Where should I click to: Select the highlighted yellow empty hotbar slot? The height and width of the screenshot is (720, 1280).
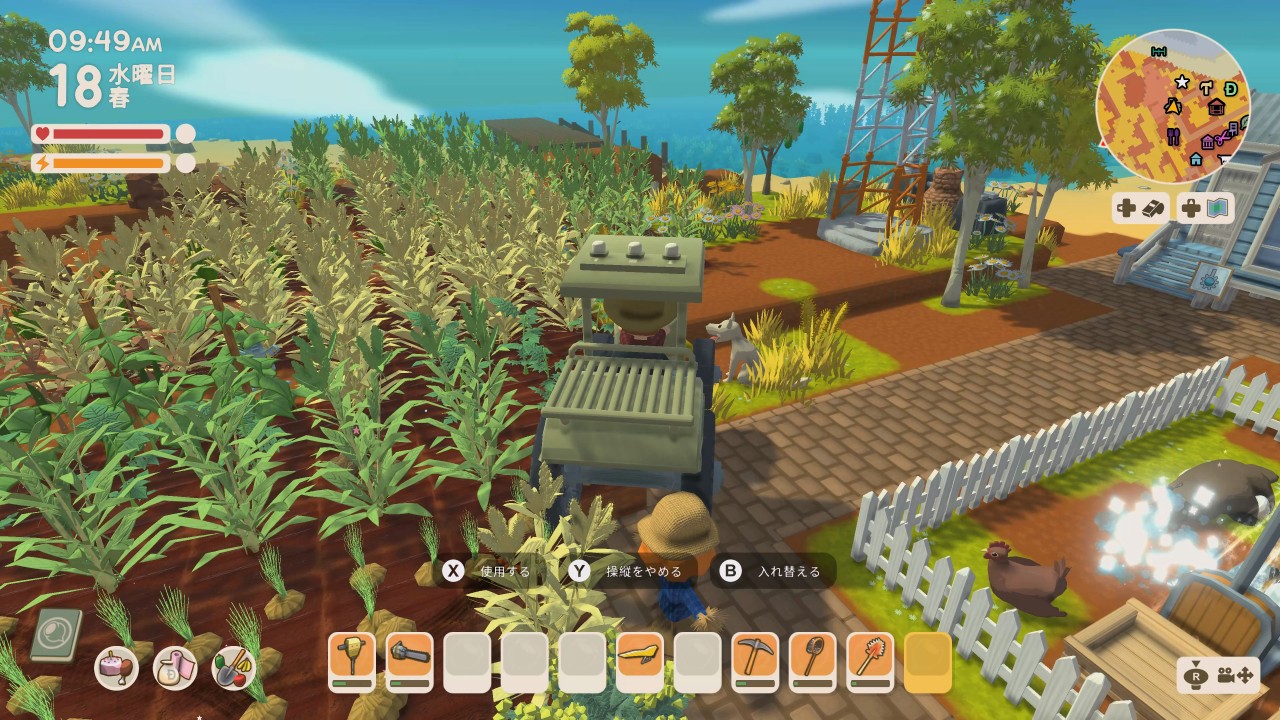[928, 661]
